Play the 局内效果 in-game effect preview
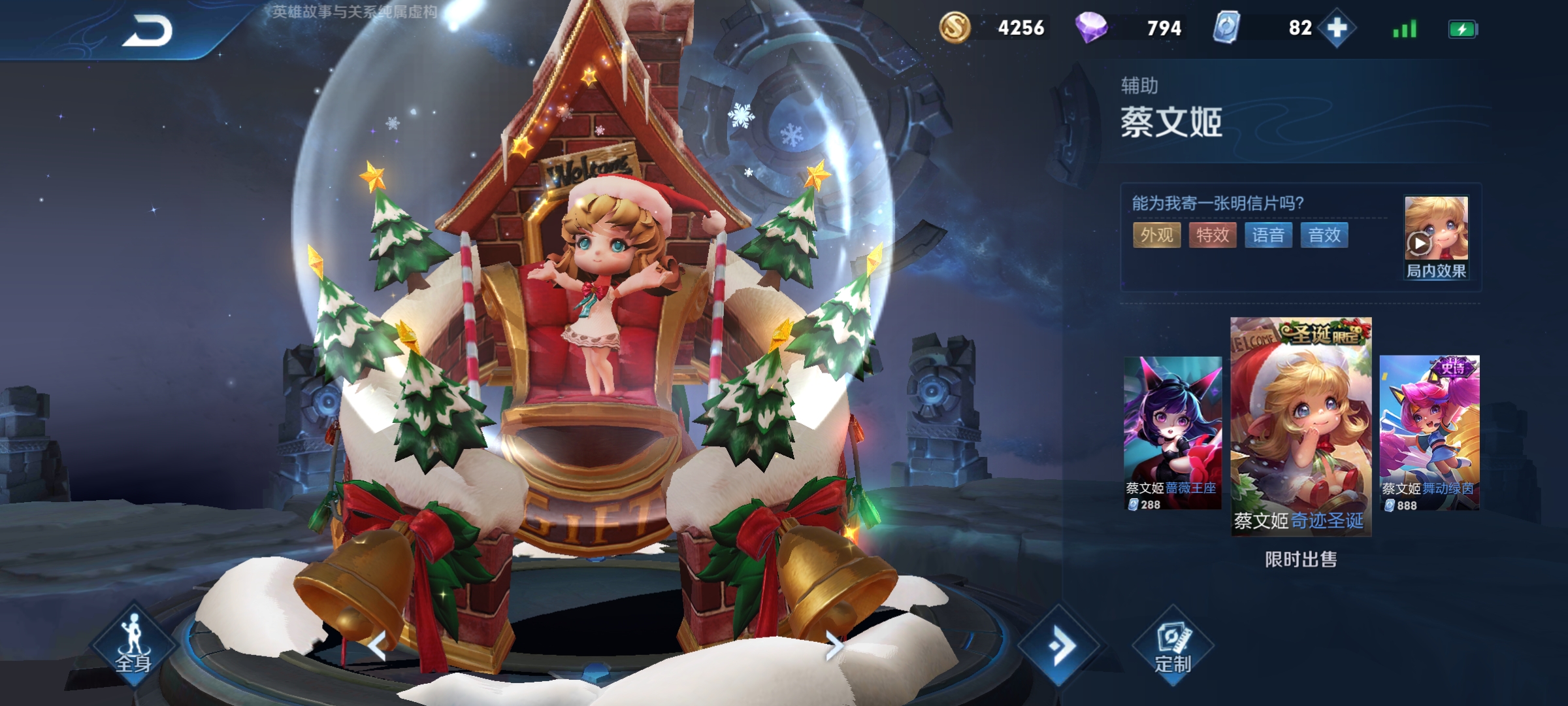The width and height of the screenshot is (1568, 706). pyautogui.click(x=1435, y=237)
